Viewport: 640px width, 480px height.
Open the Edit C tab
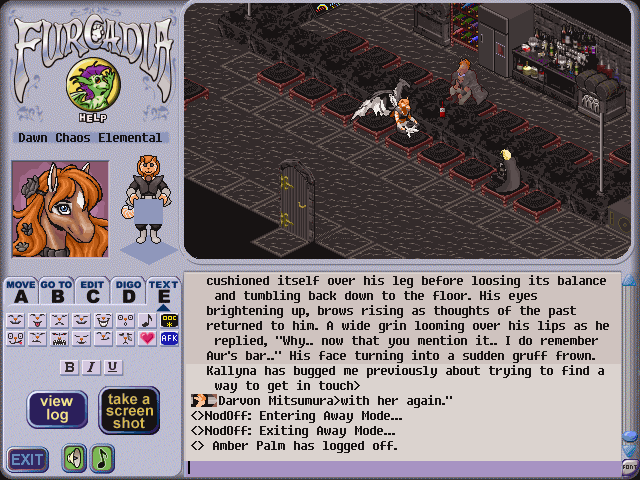[x=93, y=291]
